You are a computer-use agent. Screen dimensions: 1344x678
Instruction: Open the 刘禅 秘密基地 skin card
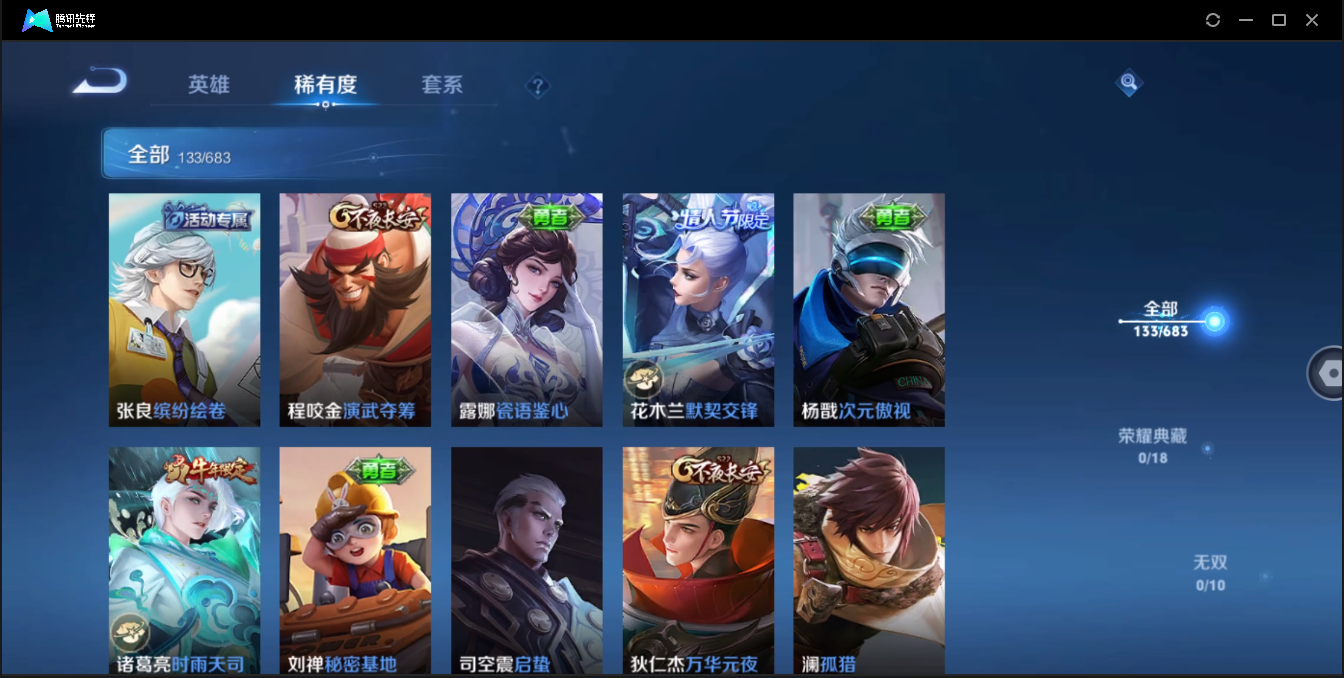(x=355, y=560)
